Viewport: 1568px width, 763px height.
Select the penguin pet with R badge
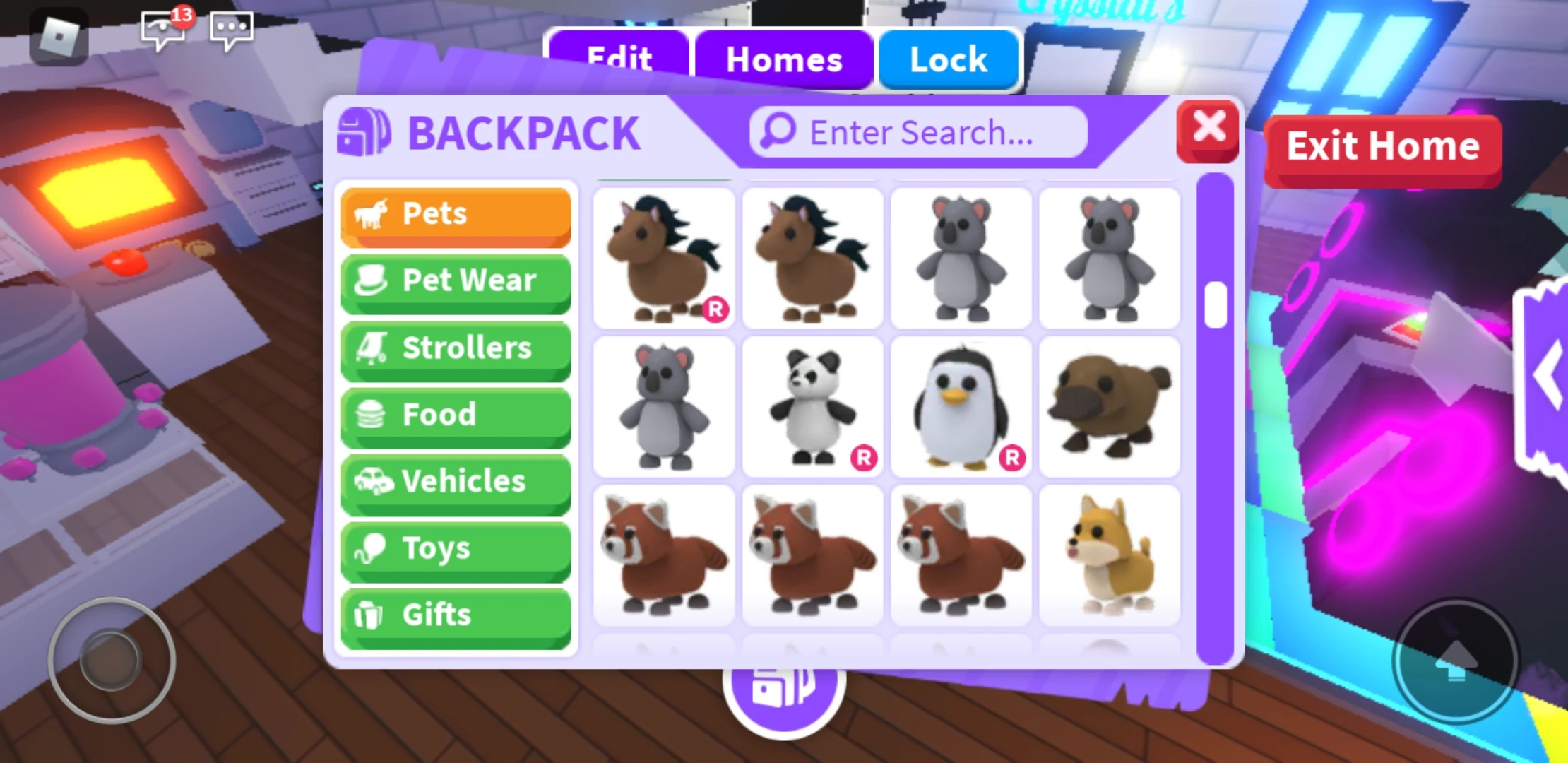(961, 406)
